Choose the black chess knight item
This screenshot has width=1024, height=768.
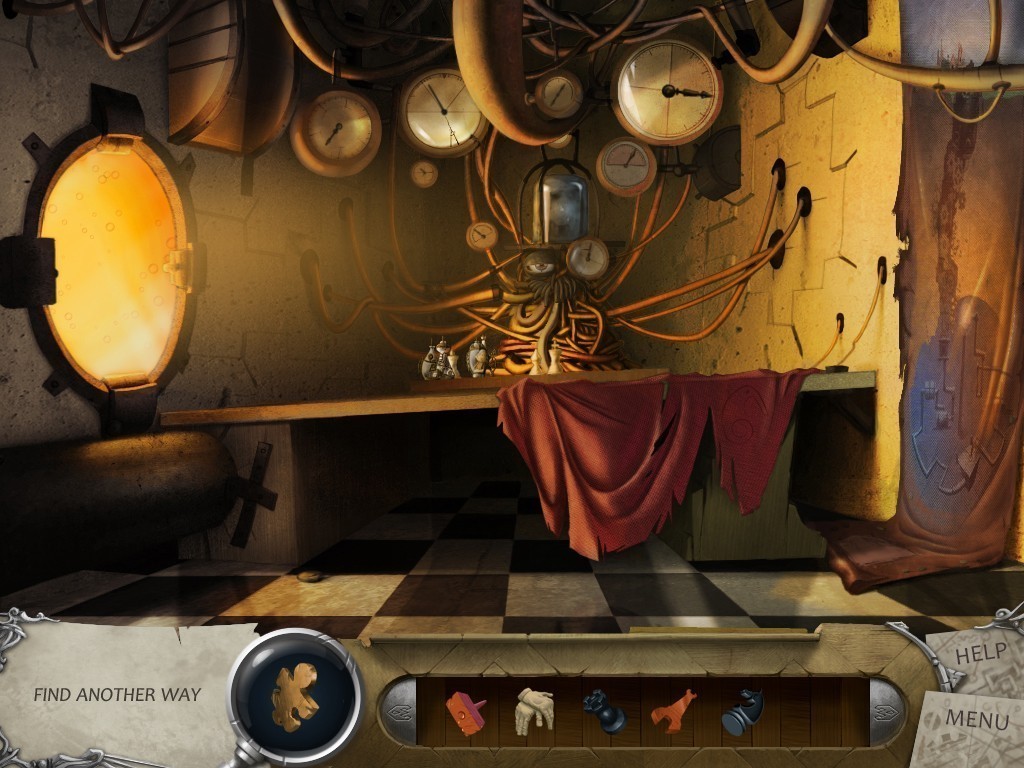[741, 711]
